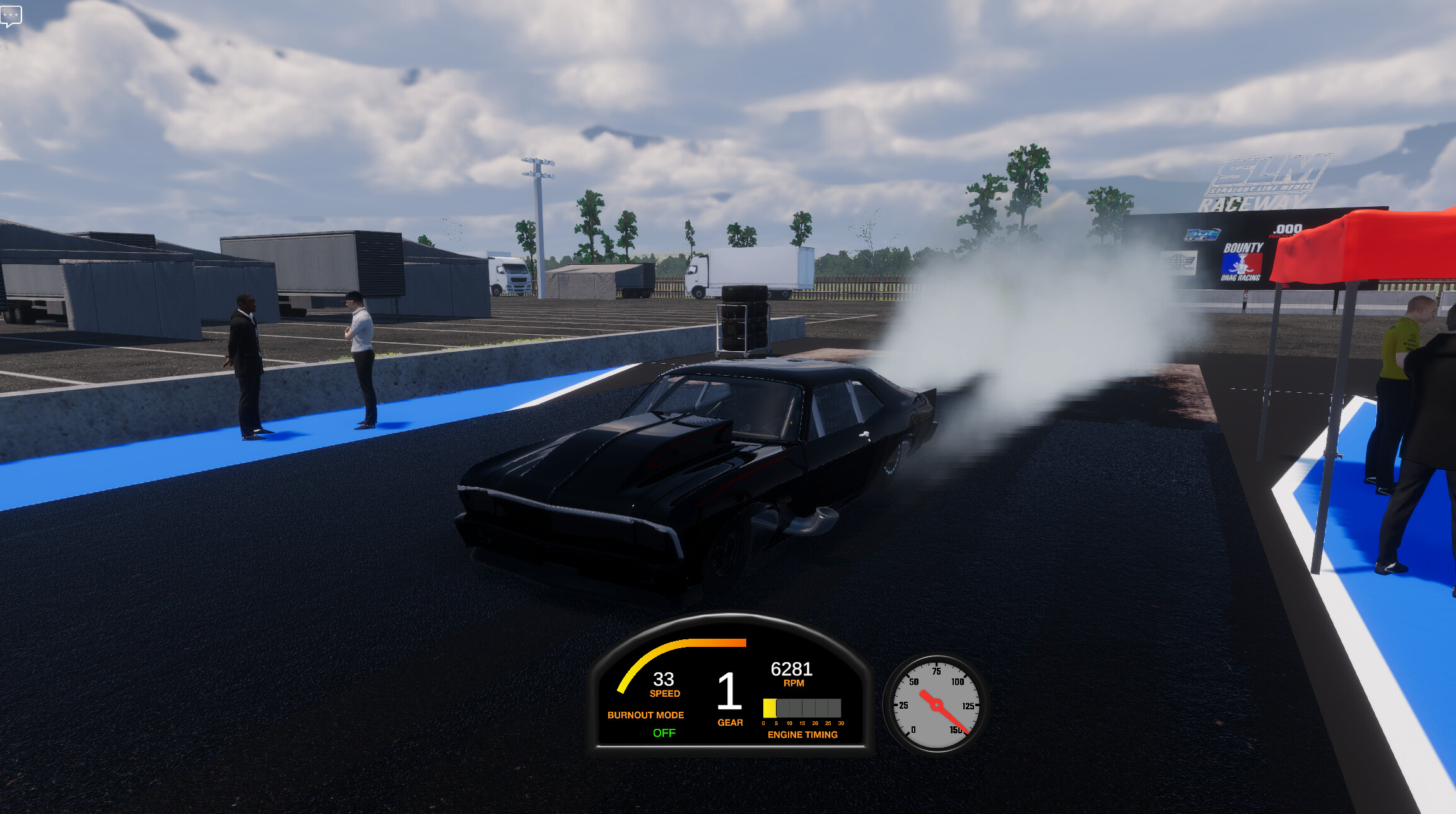Click the green OFF status text
1456x814 pixels.
click(664, 733)
